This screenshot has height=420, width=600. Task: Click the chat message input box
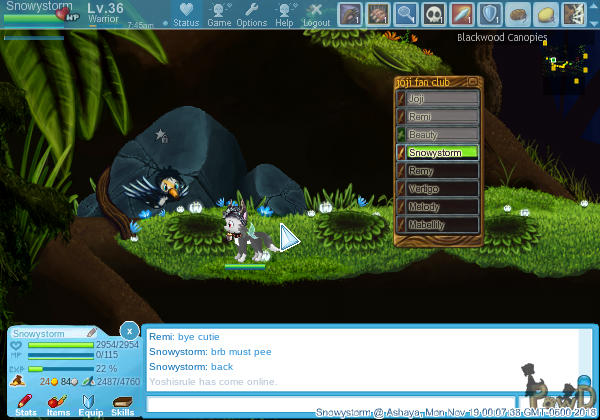tap(330, 404)
